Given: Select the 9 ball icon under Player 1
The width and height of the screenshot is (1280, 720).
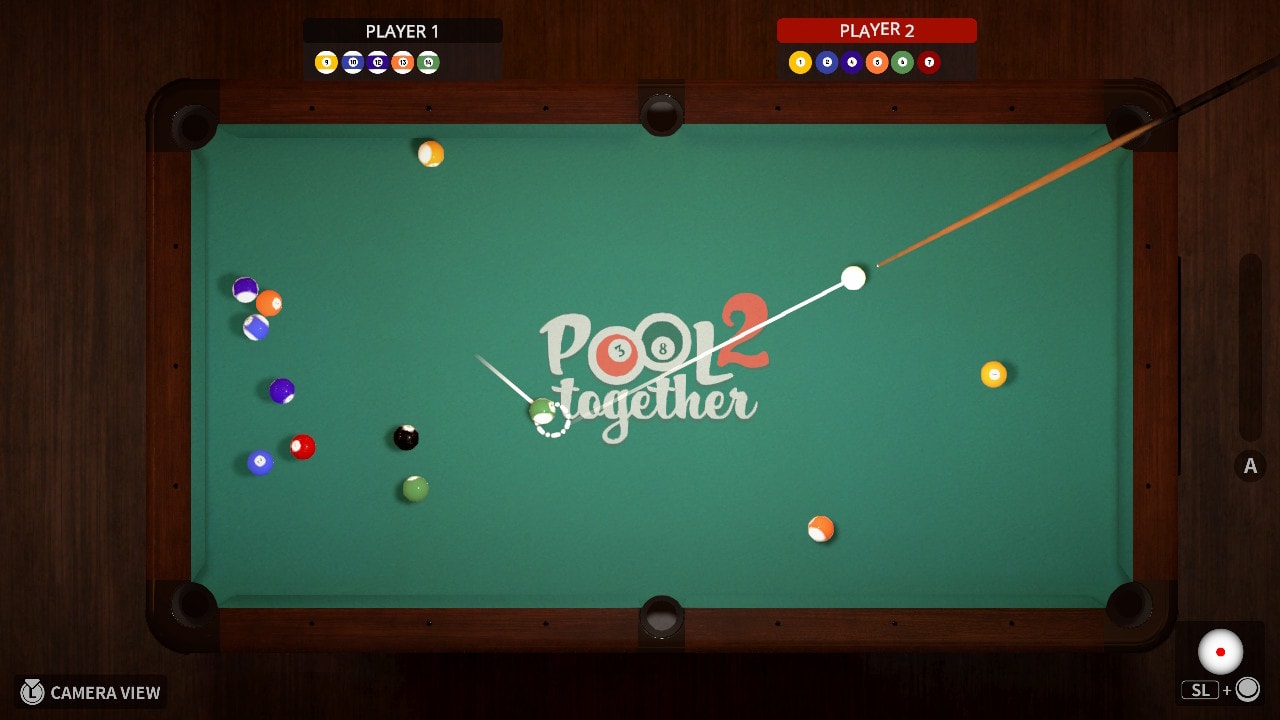Looking at the screenshot, I should (x=326, y=61).
